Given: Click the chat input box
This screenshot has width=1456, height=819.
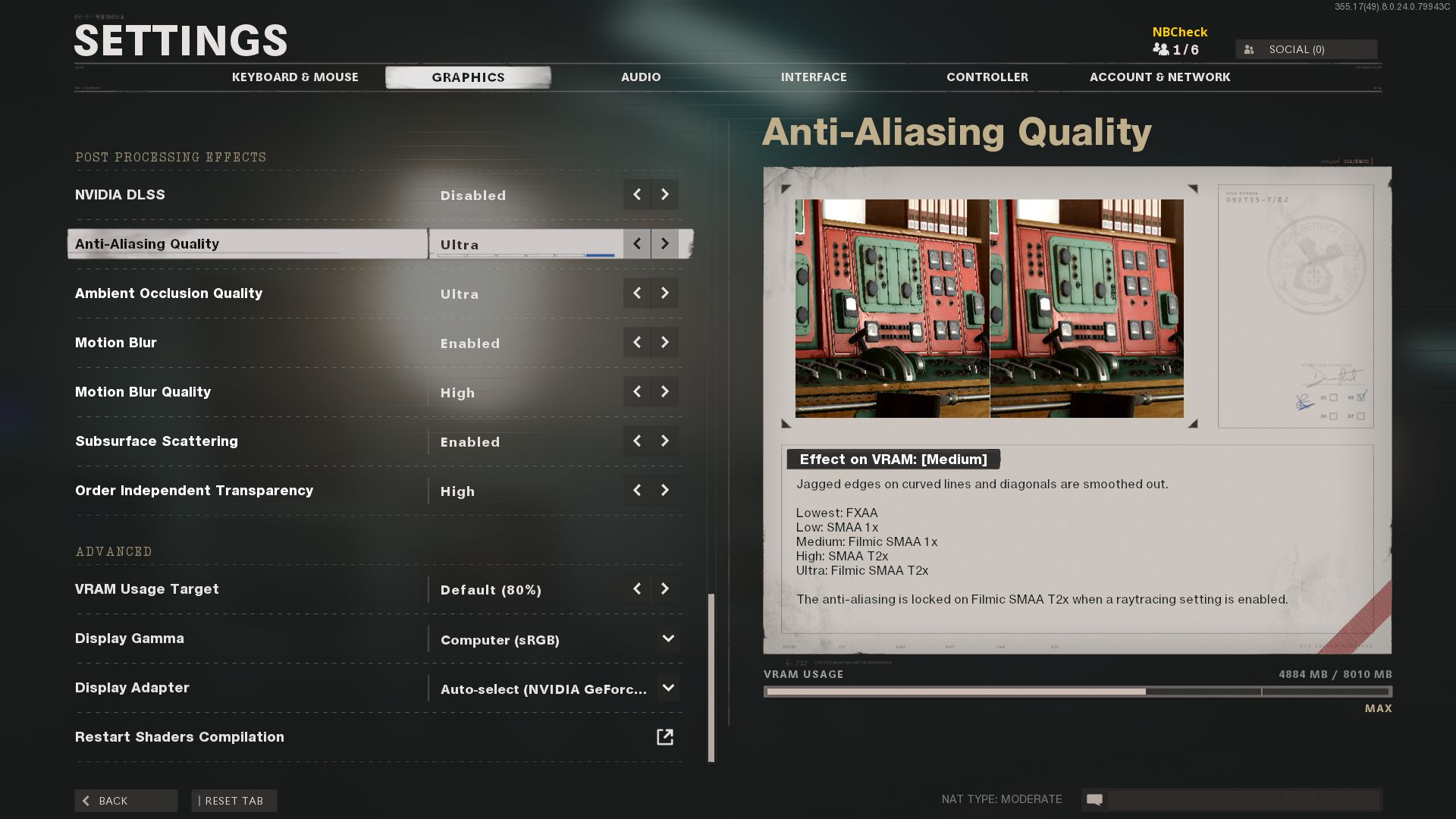Looking at the screenshot, I should (1244, 799).
